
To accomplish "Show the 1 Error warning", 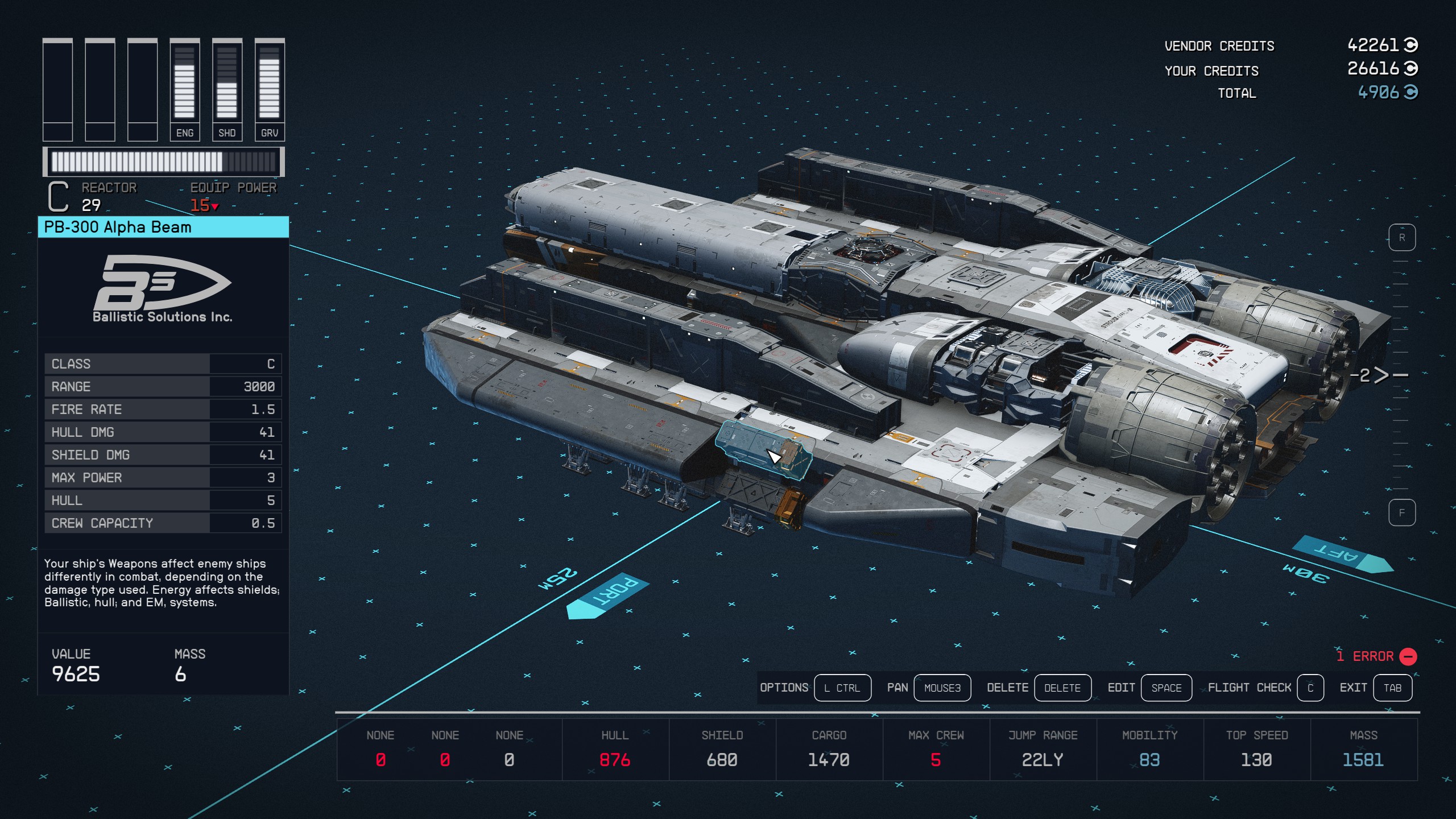I will pyautogui.click(x=1376, y=656).
